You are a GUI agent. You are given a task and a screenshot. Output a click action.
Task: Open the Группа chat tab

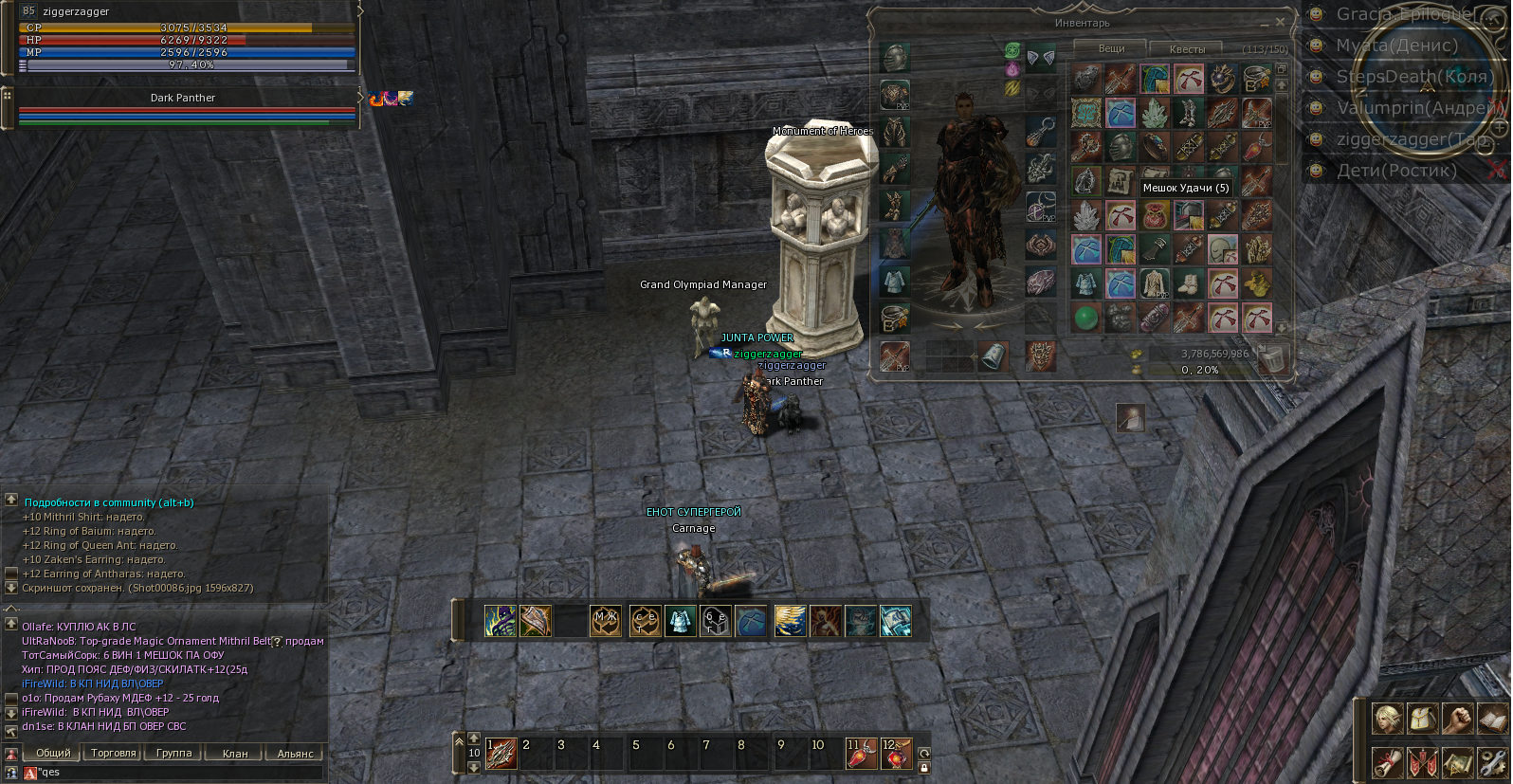(173, 753)
